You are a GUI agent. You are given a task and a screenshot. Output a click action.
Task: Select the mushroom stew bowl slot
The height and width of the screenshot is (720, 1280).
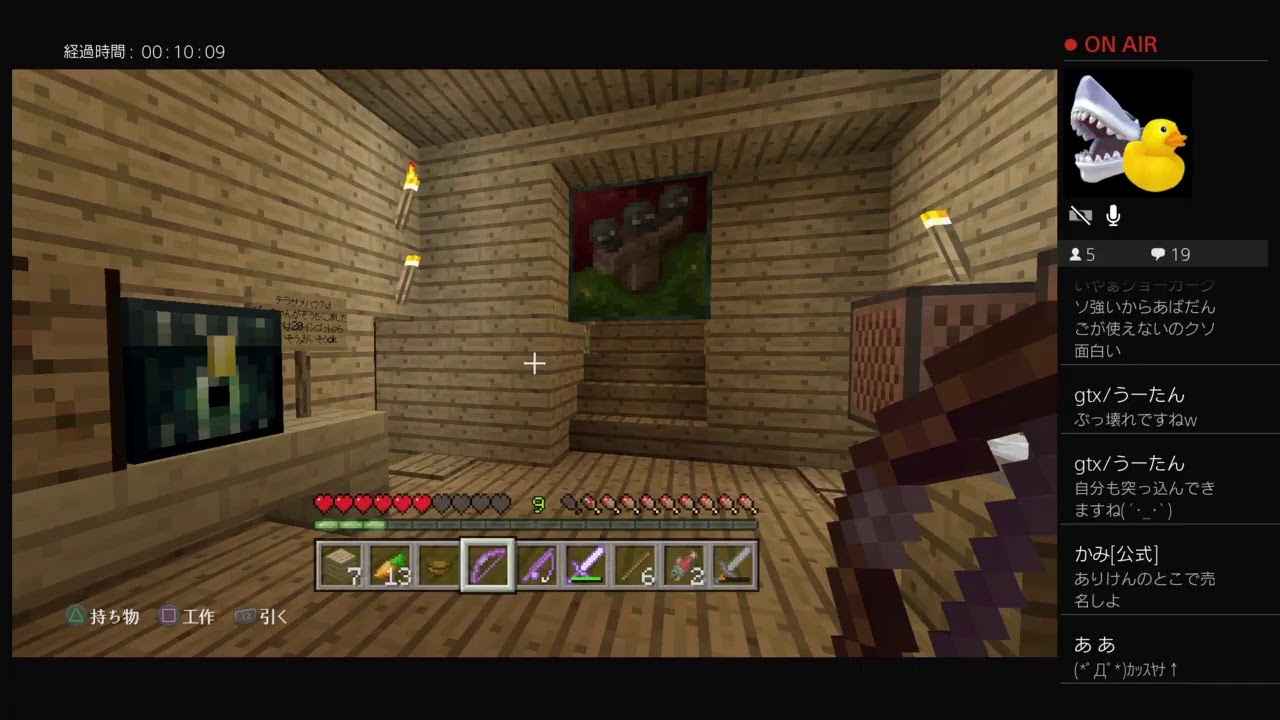point(438,565)
